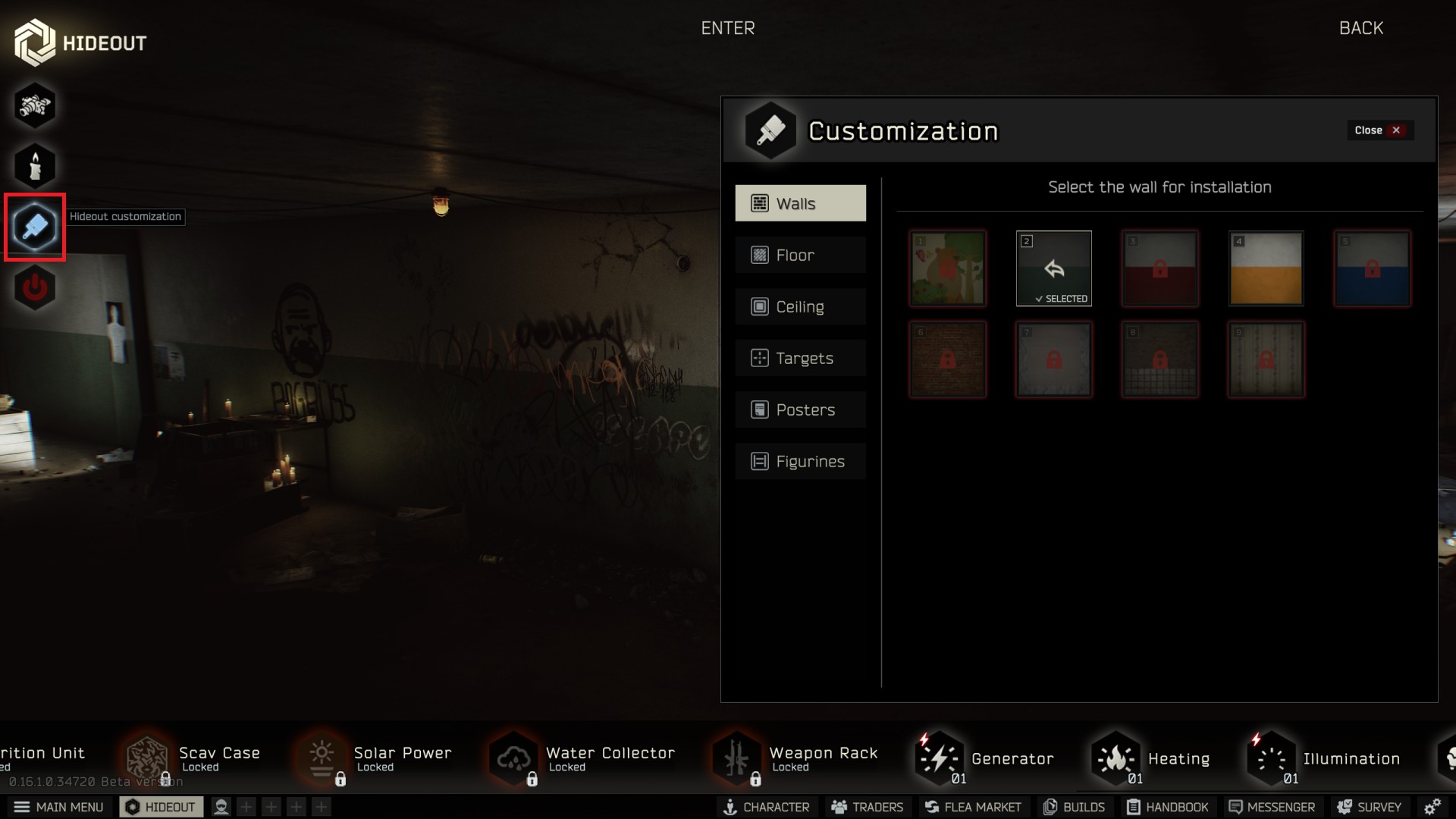The height and width of the screenshot is (819, 1456).
Task: Select the locked blue wall option
Action: 1372,268
